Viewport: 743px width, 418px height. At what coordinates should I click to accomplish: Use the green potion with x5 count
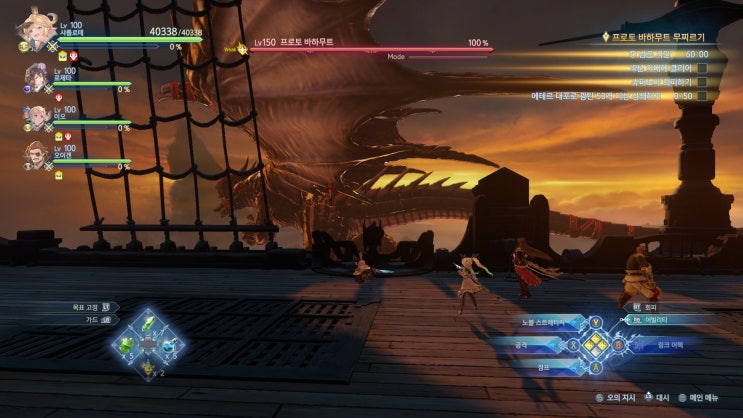point(126,345)
